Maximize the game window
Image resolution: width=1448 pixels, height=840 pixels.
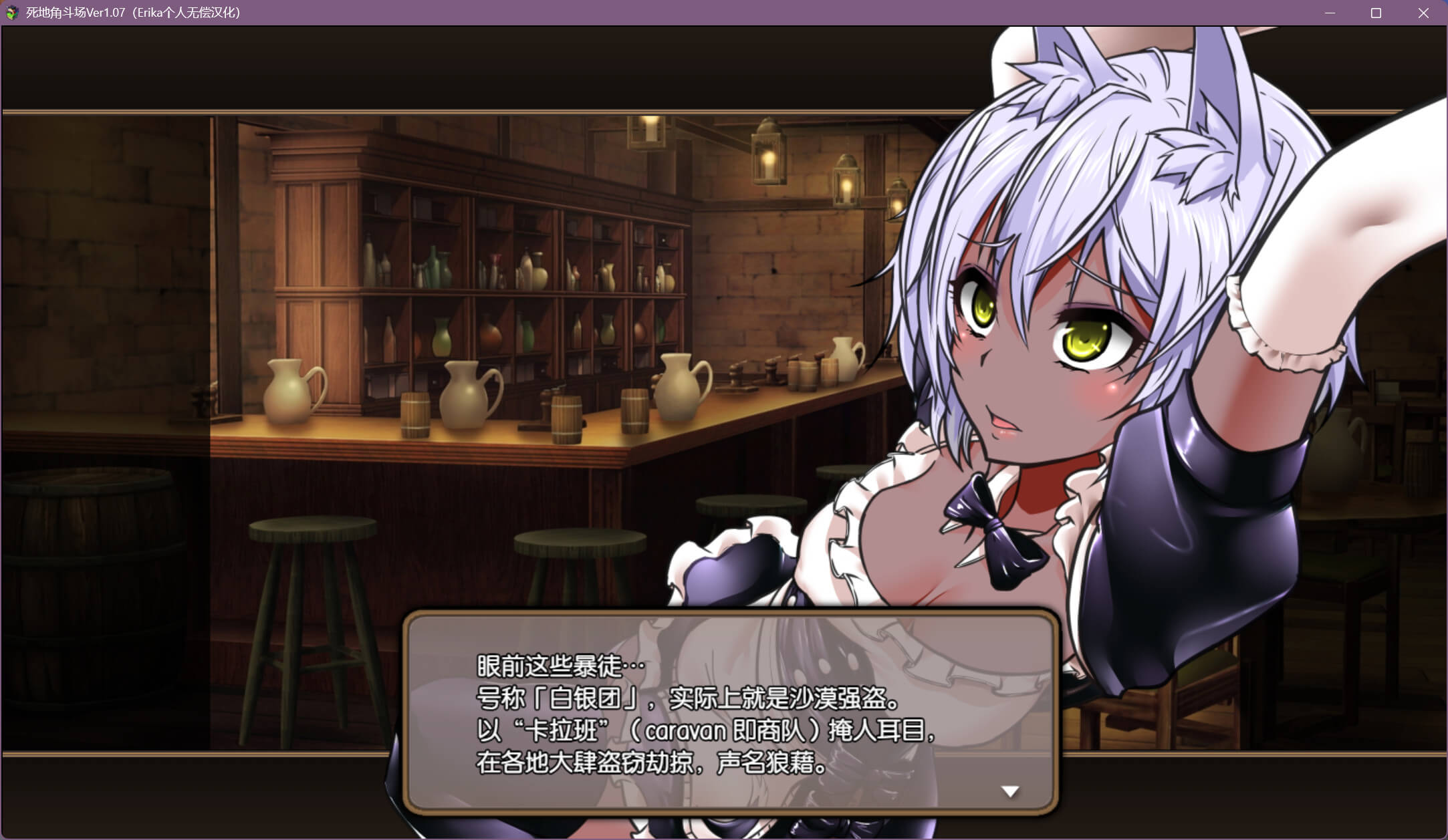point(1376,13)
